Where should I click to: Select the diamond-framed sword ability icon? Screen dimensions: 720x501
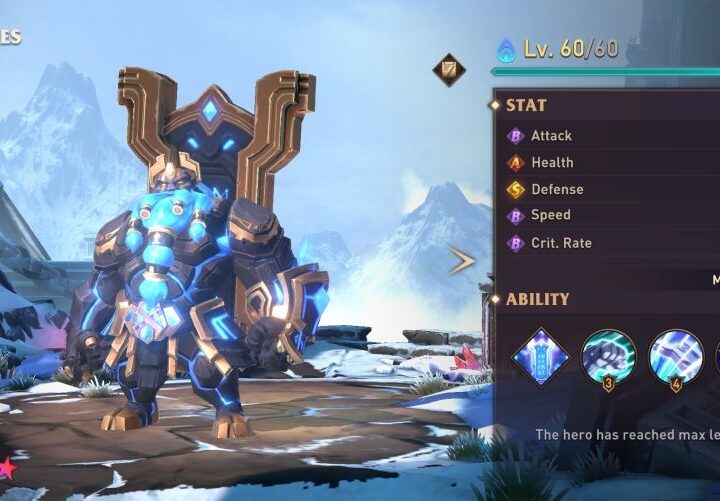pos(541,356)
